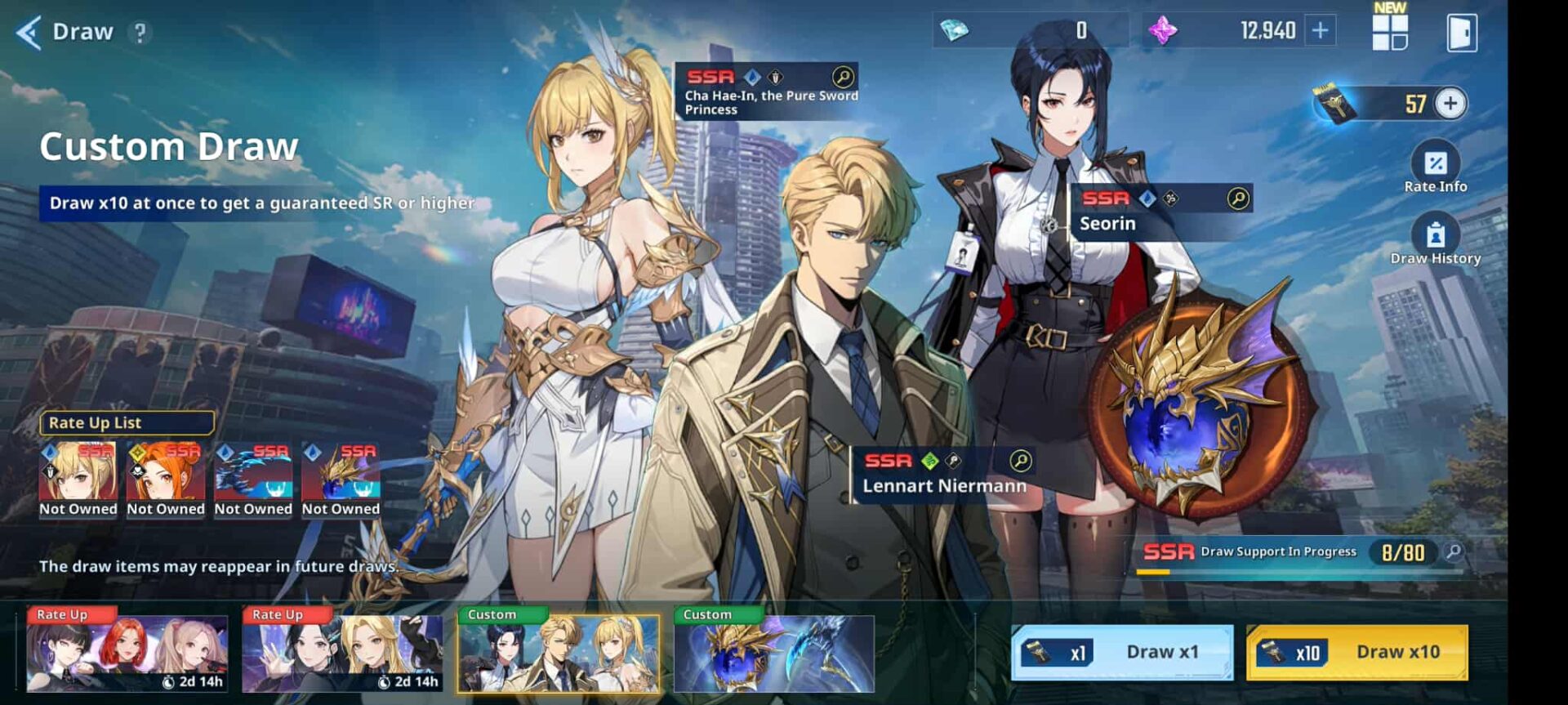This screenshot has height=705, width=1568.
Task: Go back using the Draw arrow
Action: tap(29, 33)
